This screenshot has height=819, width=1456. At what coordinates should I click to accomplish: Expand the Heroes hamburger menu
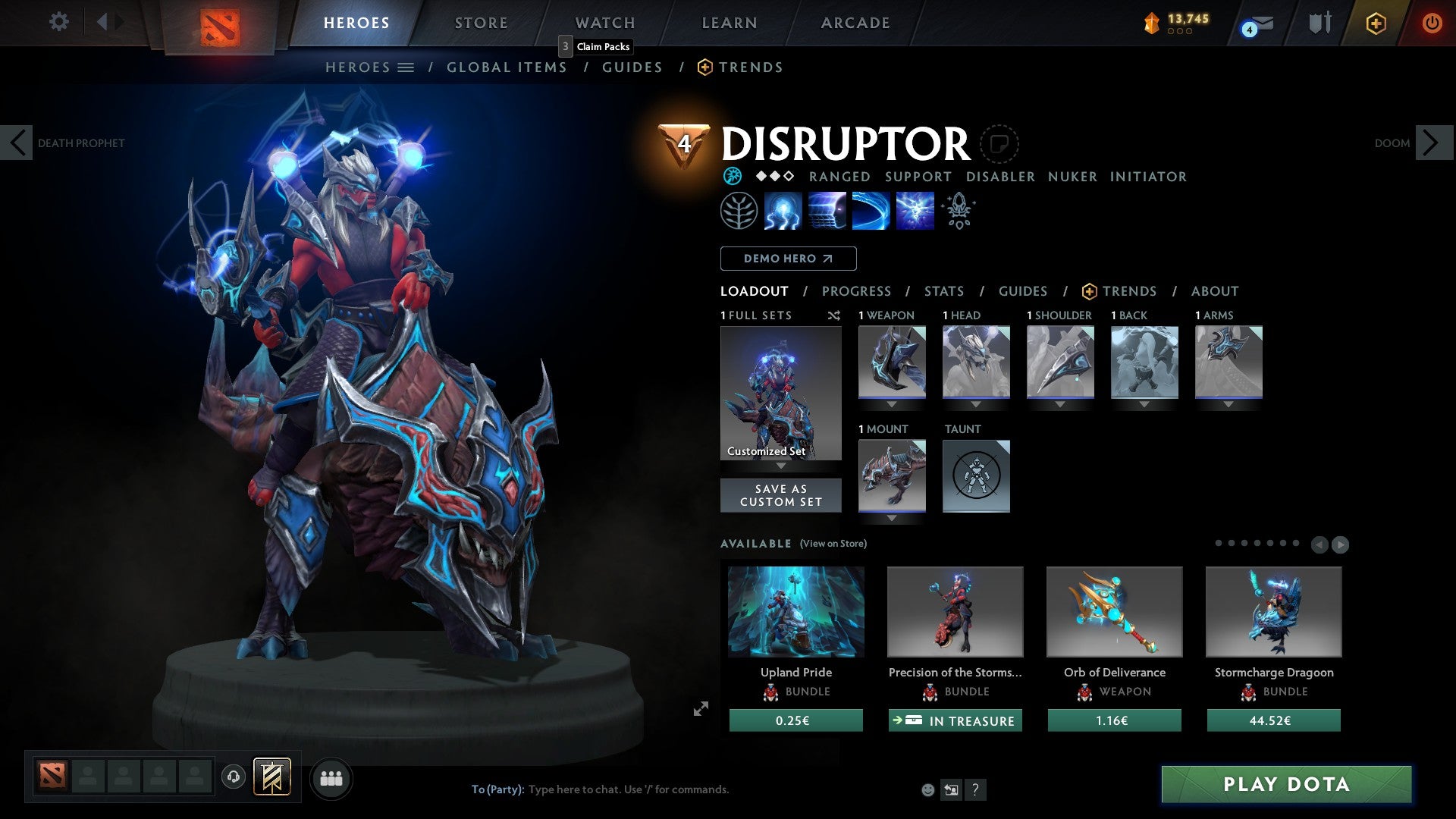(407, 67)
